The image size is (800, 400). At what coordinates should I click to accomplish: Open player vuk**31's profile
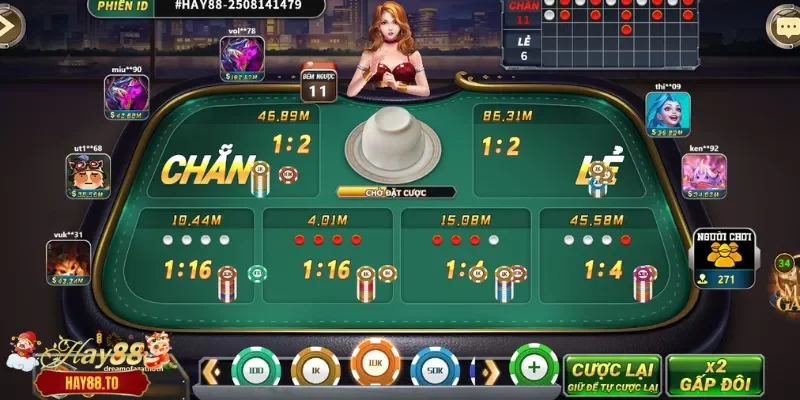[68, 262]
